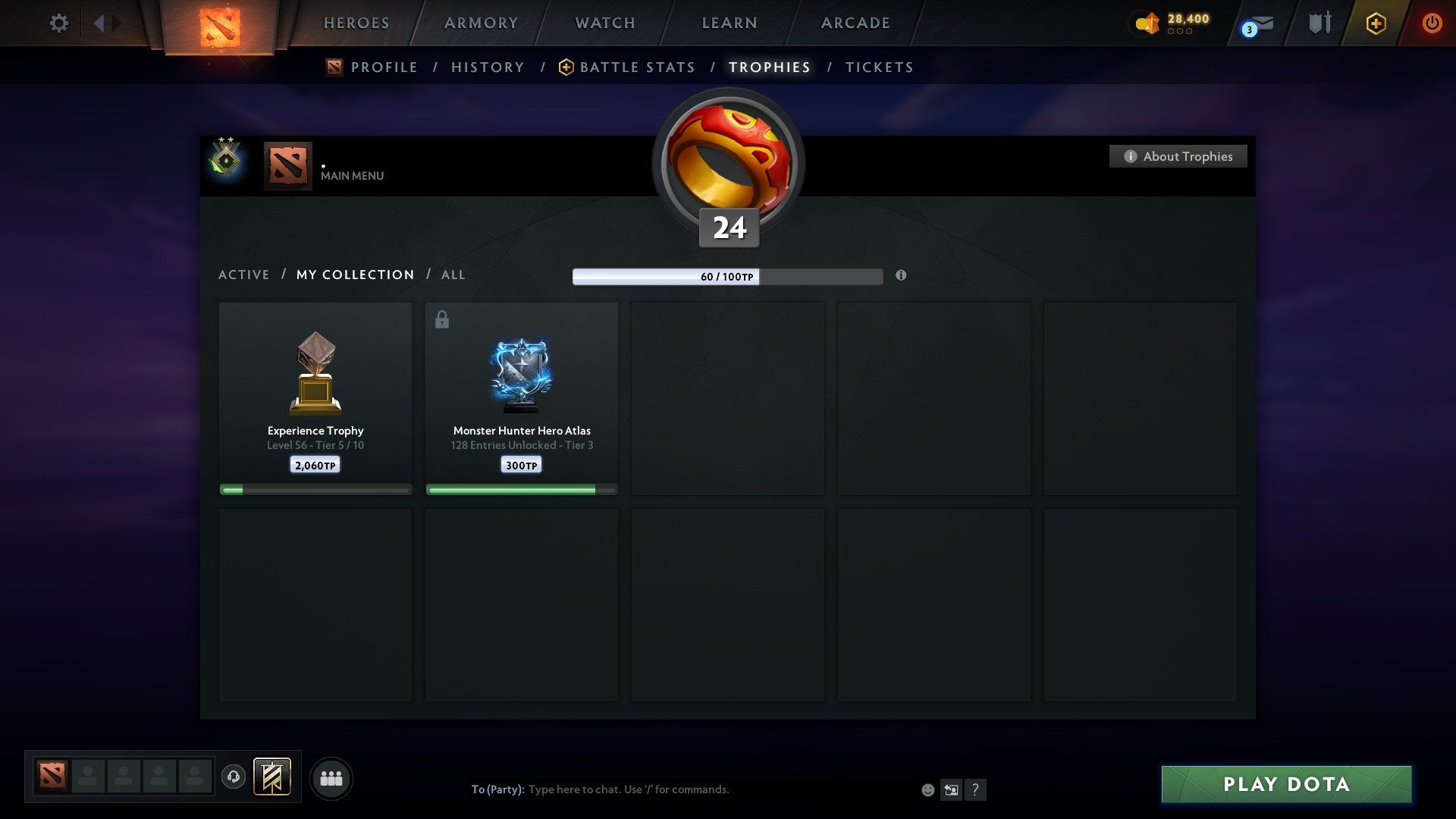The image size is (1456, 819).
Task: Click the PLAY DOTA button
Action: (x=1285, y=785)
